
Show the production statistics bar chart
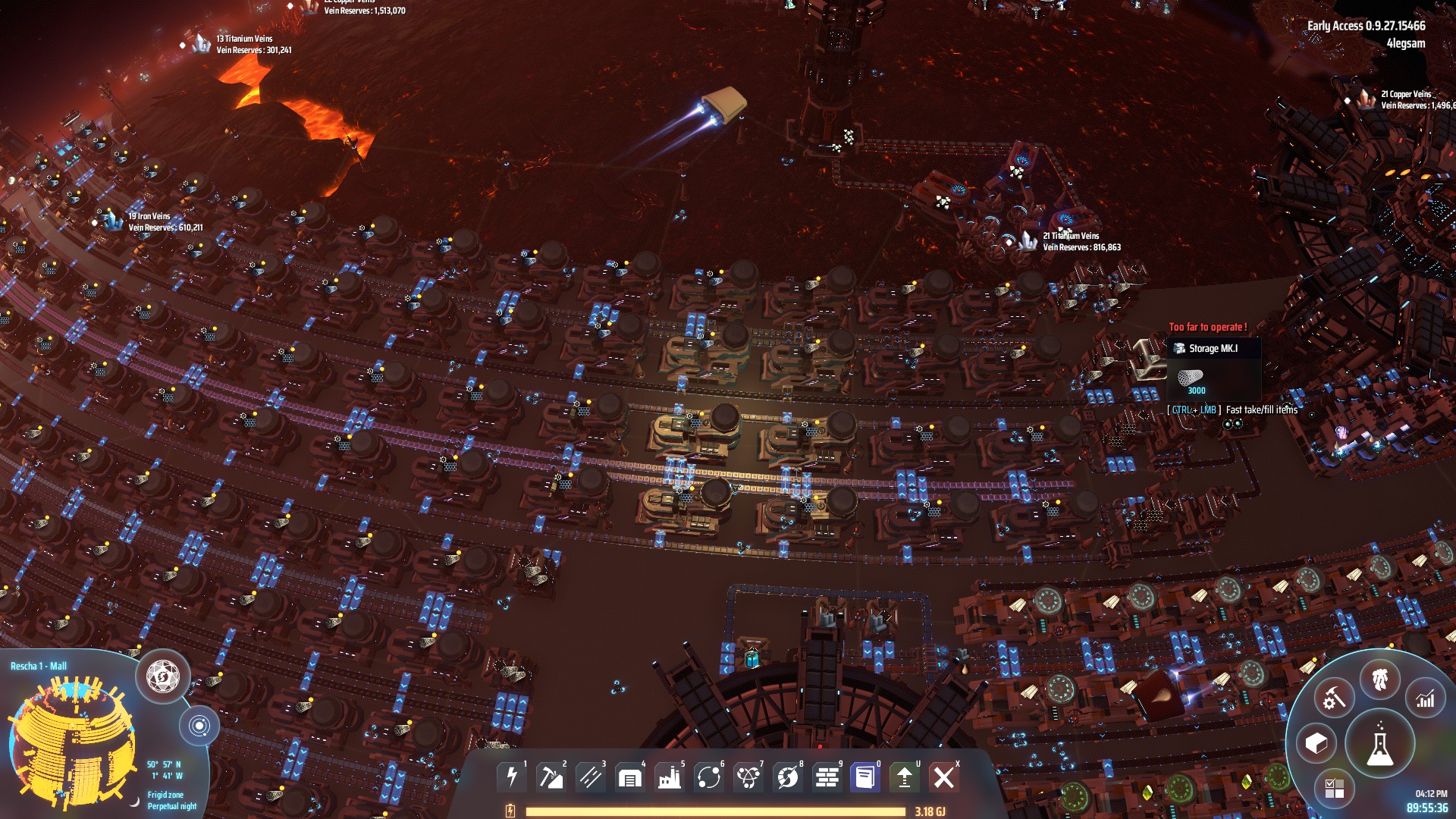click(1426, 699)
